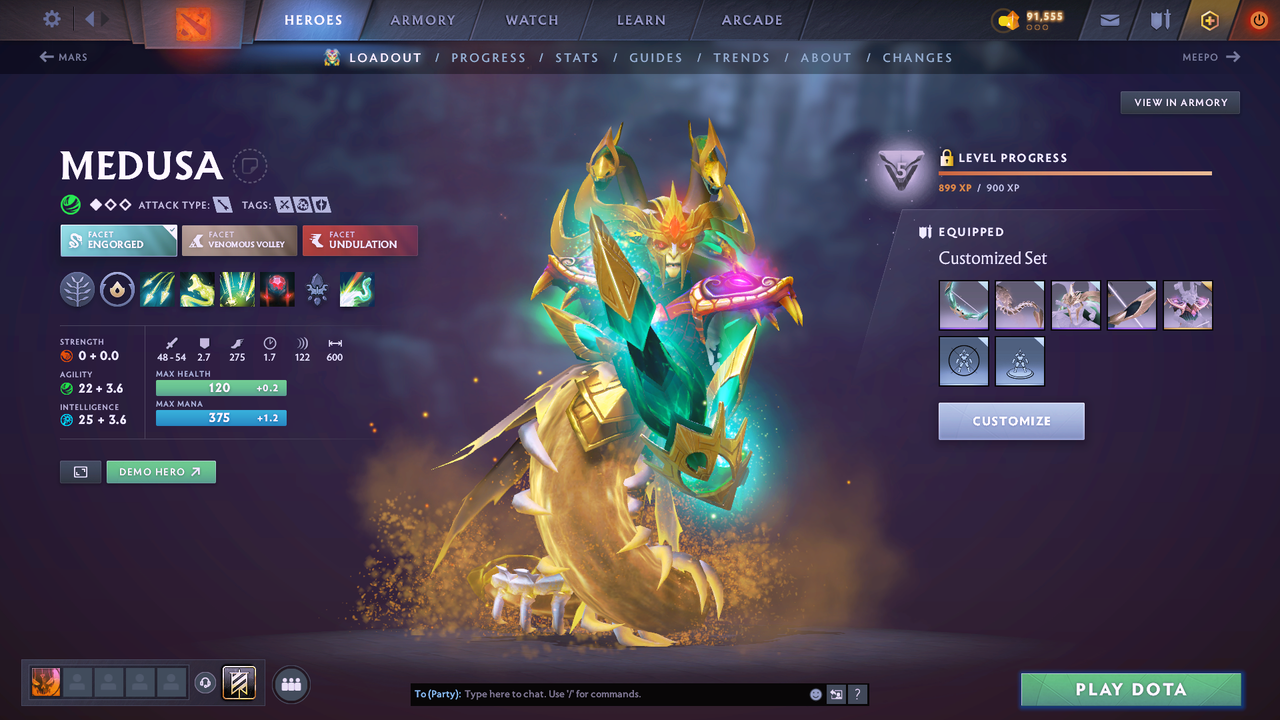This screenshot has width=1280, height=720.
Task: Switch to the STATS tab
Action: coord(577,57)
